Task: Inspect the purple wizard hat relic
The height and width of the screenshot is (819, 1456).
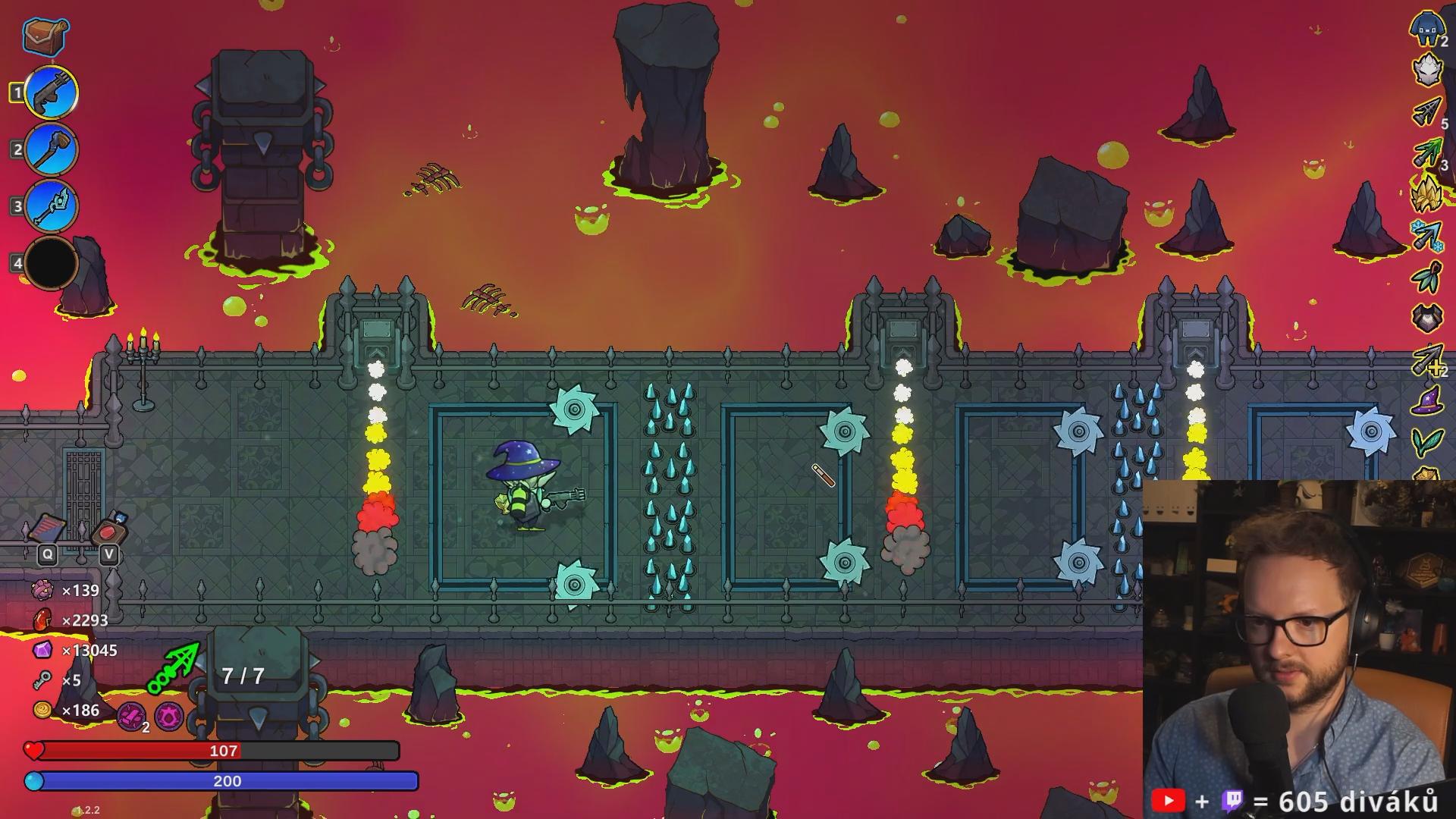Action: click(x=1427, y=400)
